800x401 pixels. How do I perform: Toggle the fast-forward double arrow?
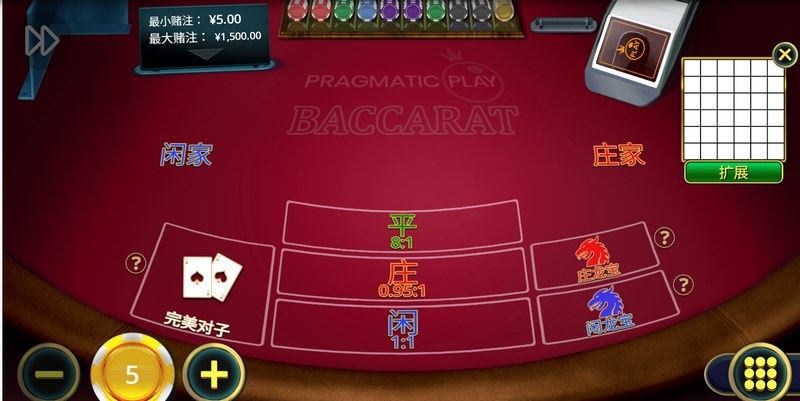coord(41,40)
